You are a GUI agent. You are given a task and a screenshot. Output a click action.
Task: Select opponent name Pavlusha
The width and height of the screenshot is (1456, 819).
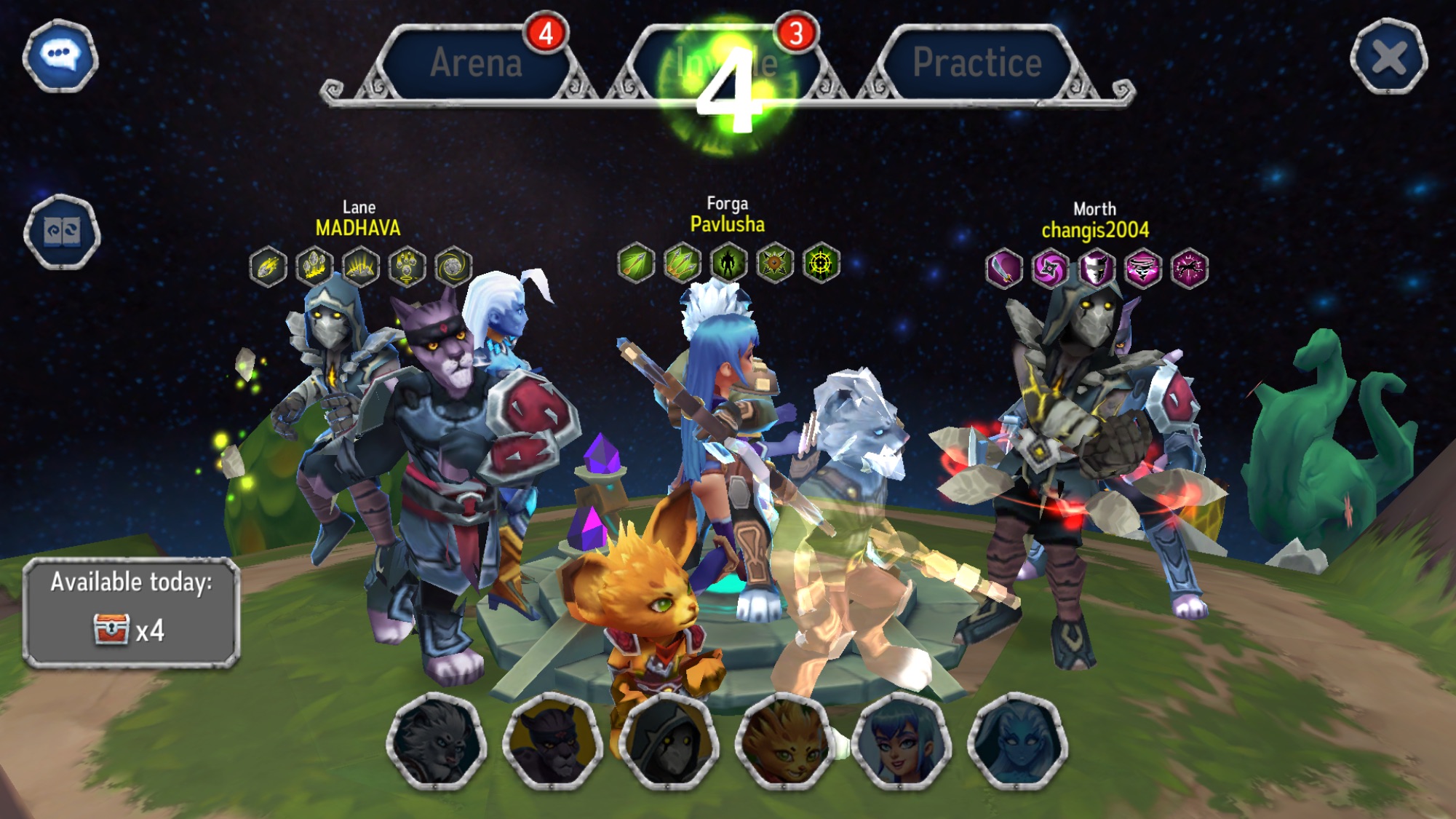727,224
